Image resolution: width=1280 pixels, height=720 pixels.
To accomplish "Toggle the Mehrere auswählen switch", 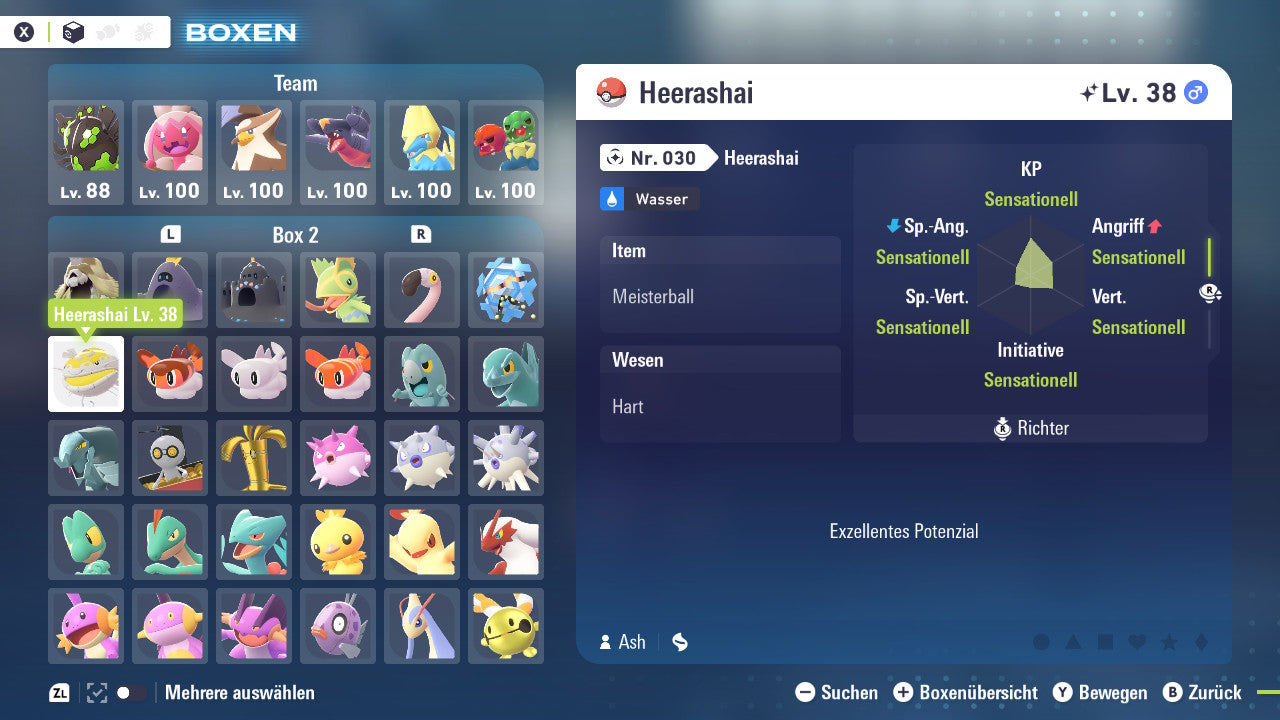I will tap(131, 692).
